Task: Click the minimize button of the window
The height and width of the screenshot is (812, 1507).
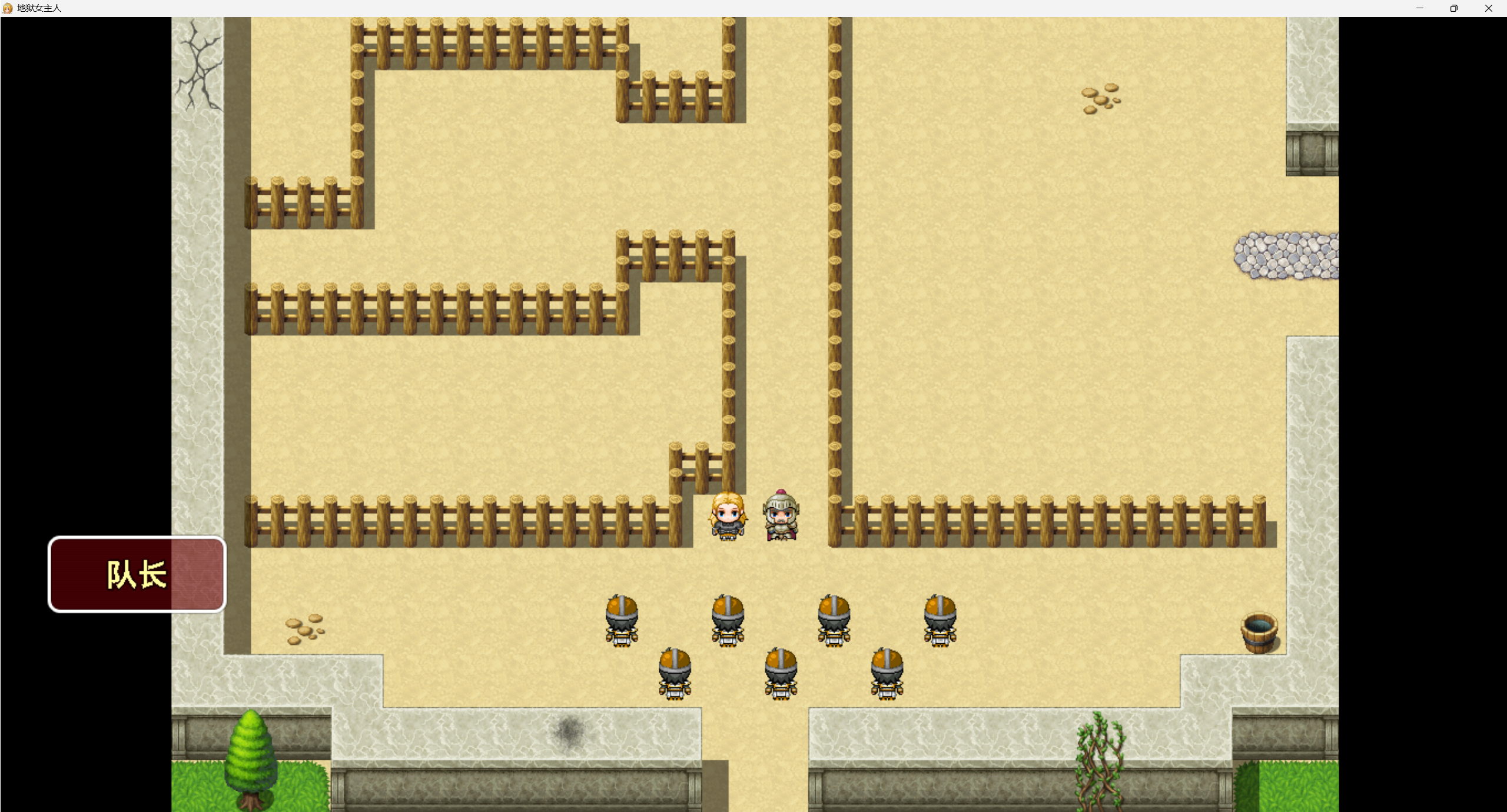Action: point(1419,8)
